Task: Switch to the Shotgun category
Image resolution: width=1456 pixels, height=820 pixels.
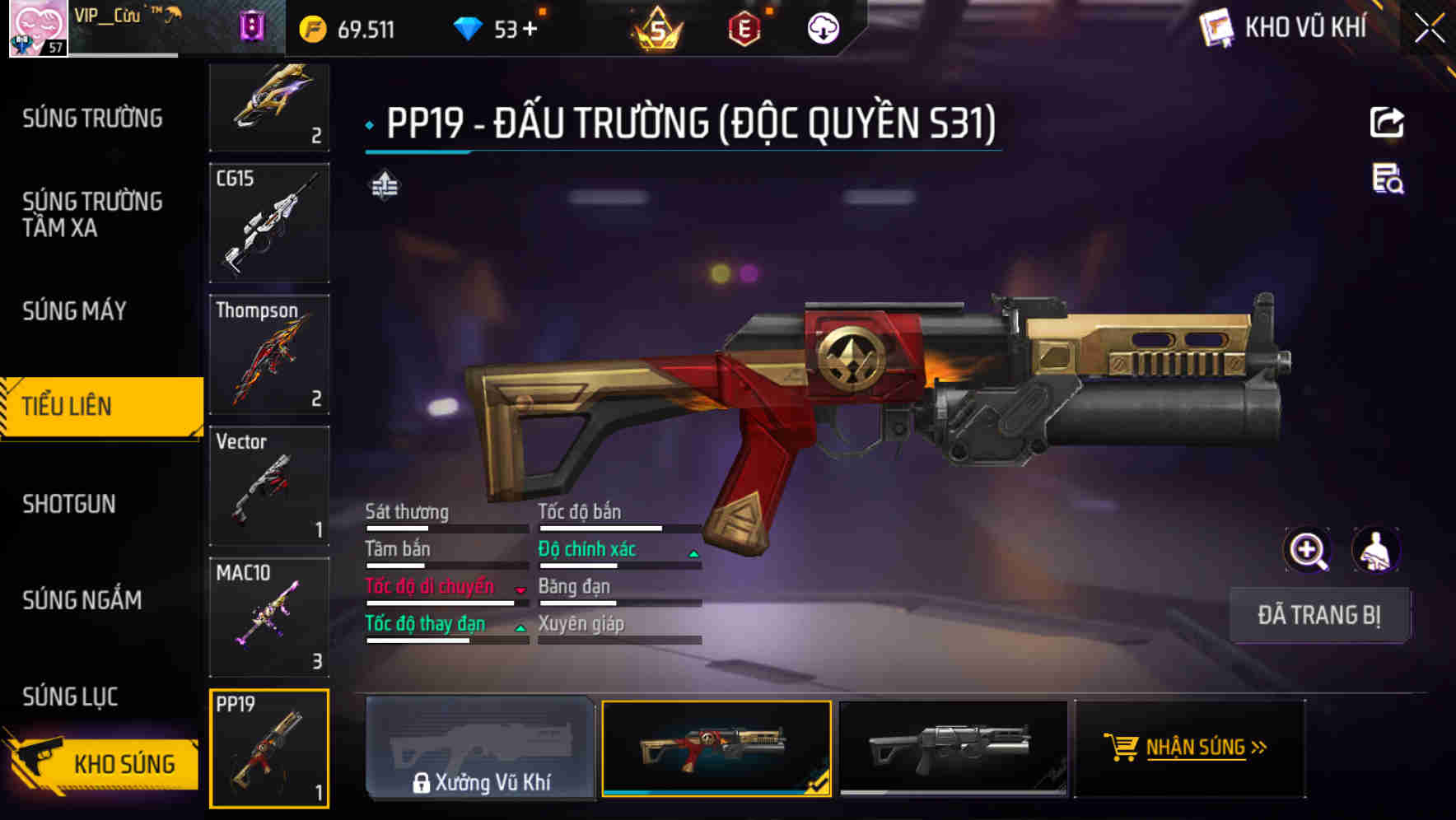Action: click(x=70, y=503)
